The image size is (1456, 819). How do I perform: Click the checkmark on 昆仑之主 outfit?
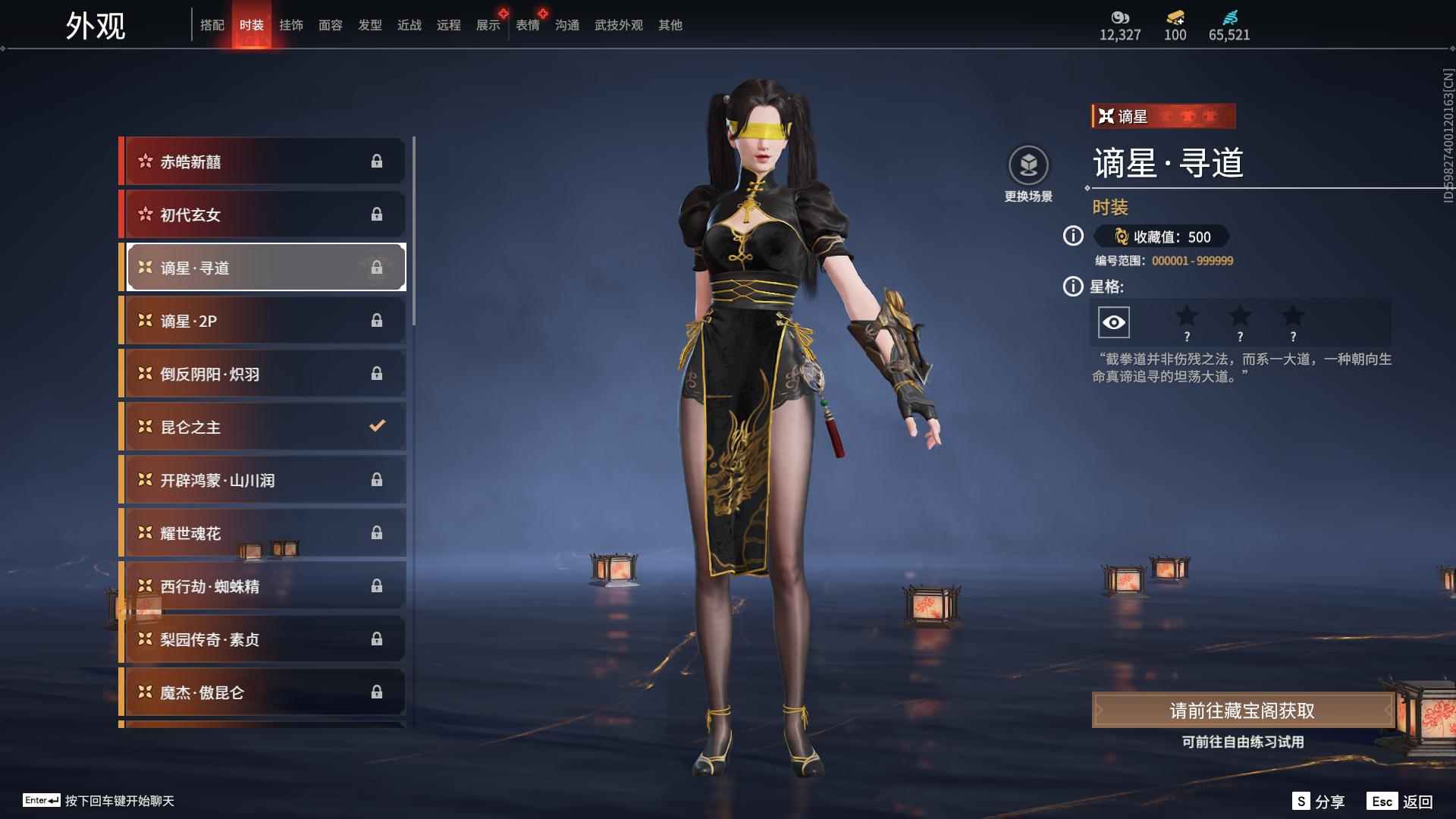pyautogui.click(x=377, y=426)
